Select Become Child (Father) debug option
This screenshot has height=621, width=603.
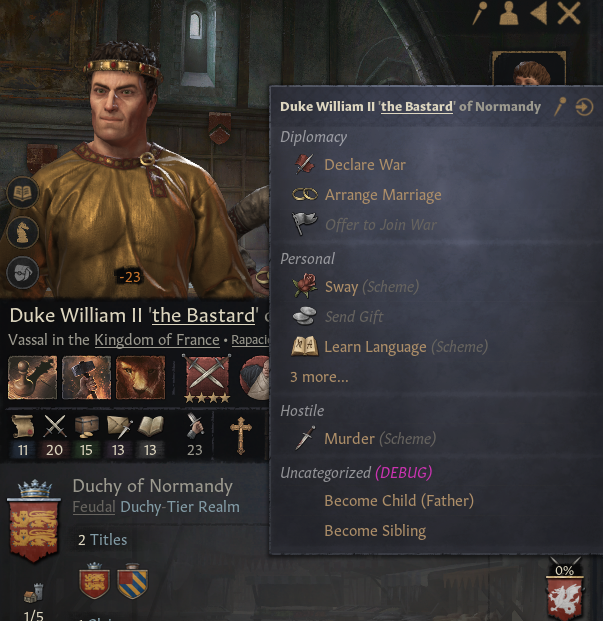(398, 501)
